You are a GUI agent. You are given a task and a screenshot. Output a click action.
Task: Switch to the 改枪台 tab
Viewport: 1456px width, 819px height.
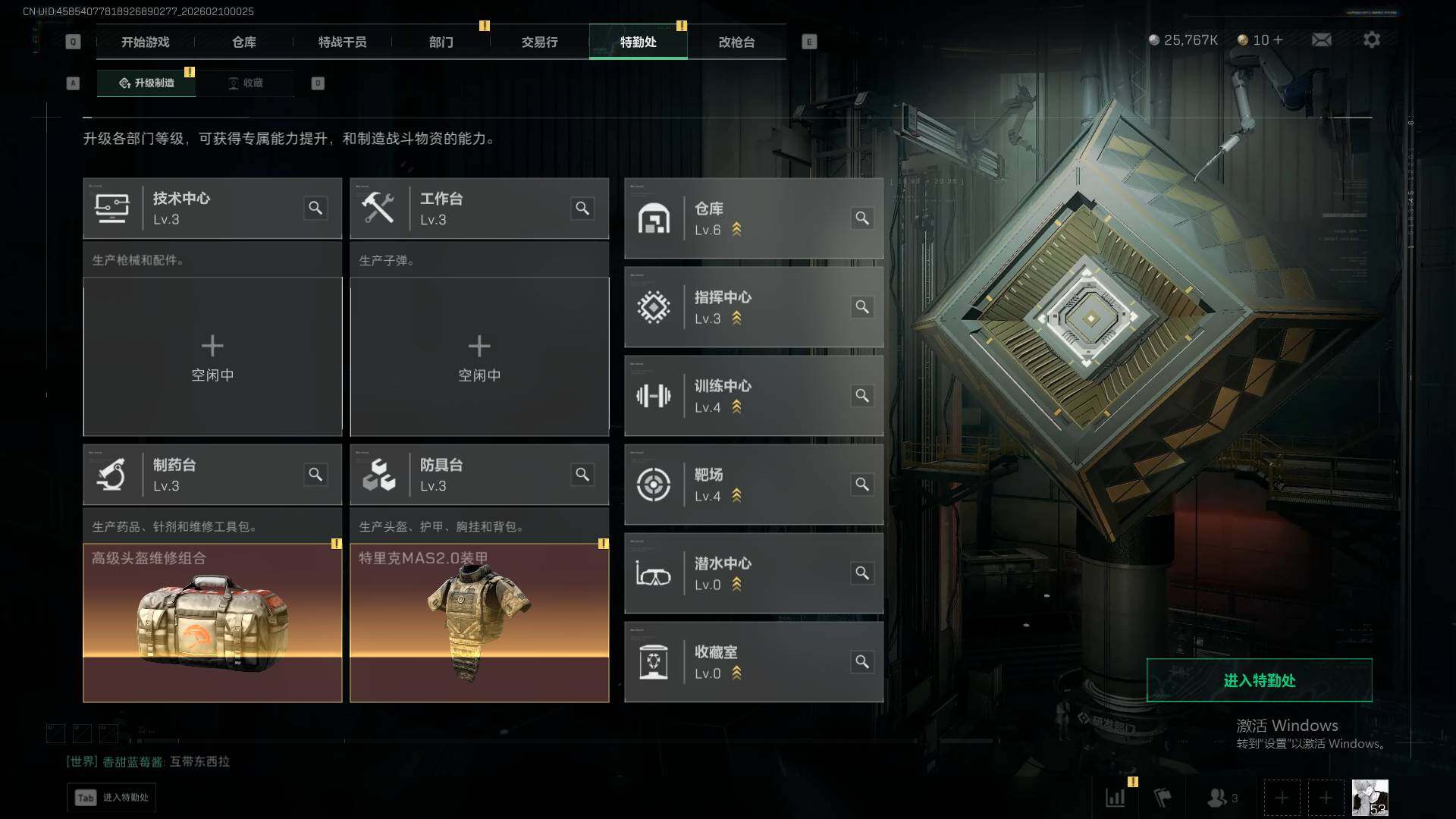tap(736, 42)
